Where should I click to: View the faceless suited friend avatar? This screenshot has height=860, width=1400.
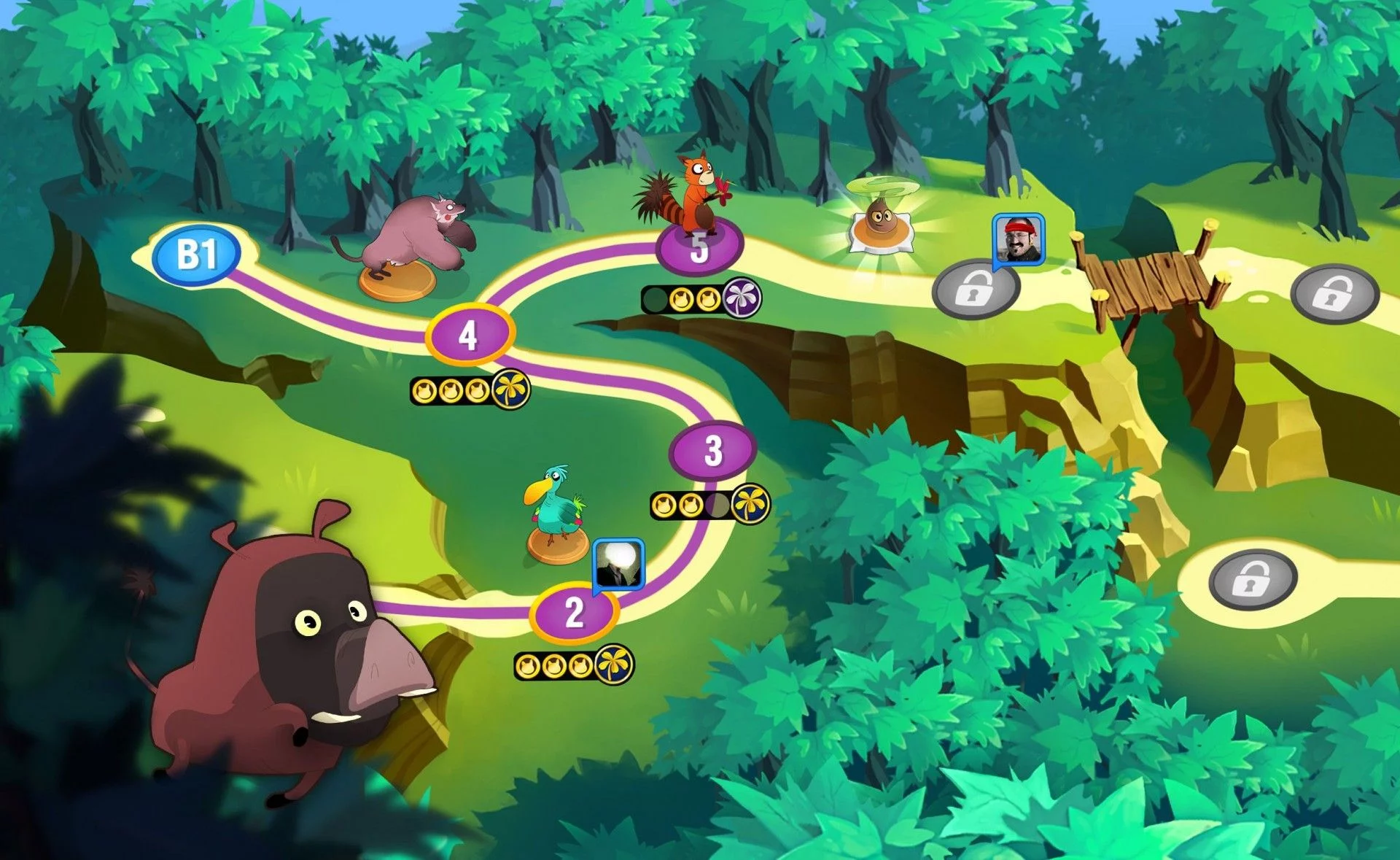click(619, 564)
